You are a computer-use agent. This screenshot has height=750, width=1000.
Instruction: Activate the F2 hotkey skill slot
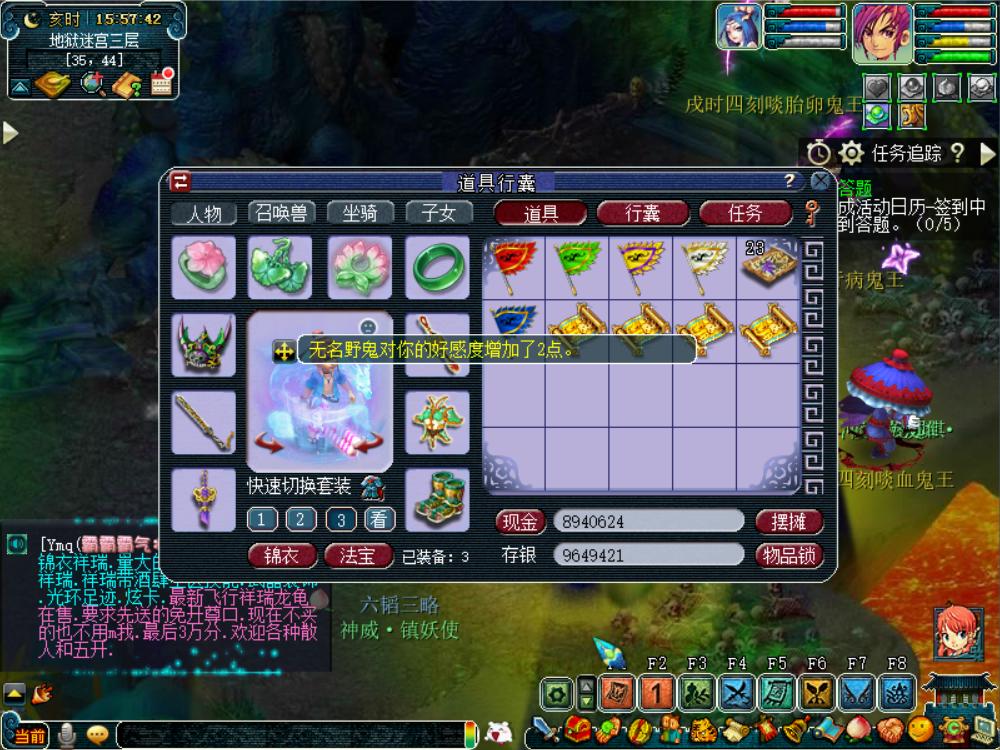point(656,692)
